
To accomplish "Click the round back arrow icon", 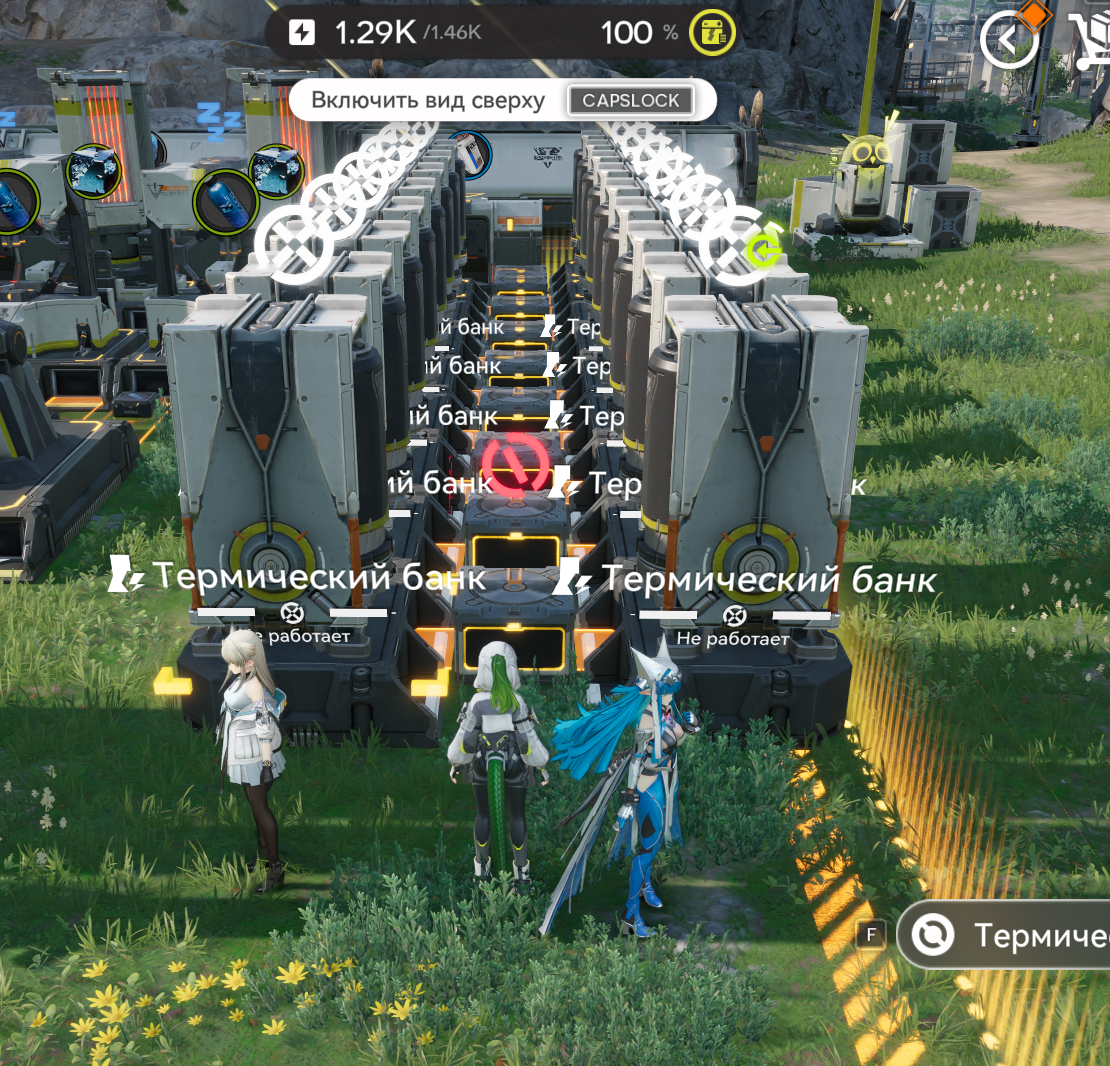I will tap(1010, 40).
